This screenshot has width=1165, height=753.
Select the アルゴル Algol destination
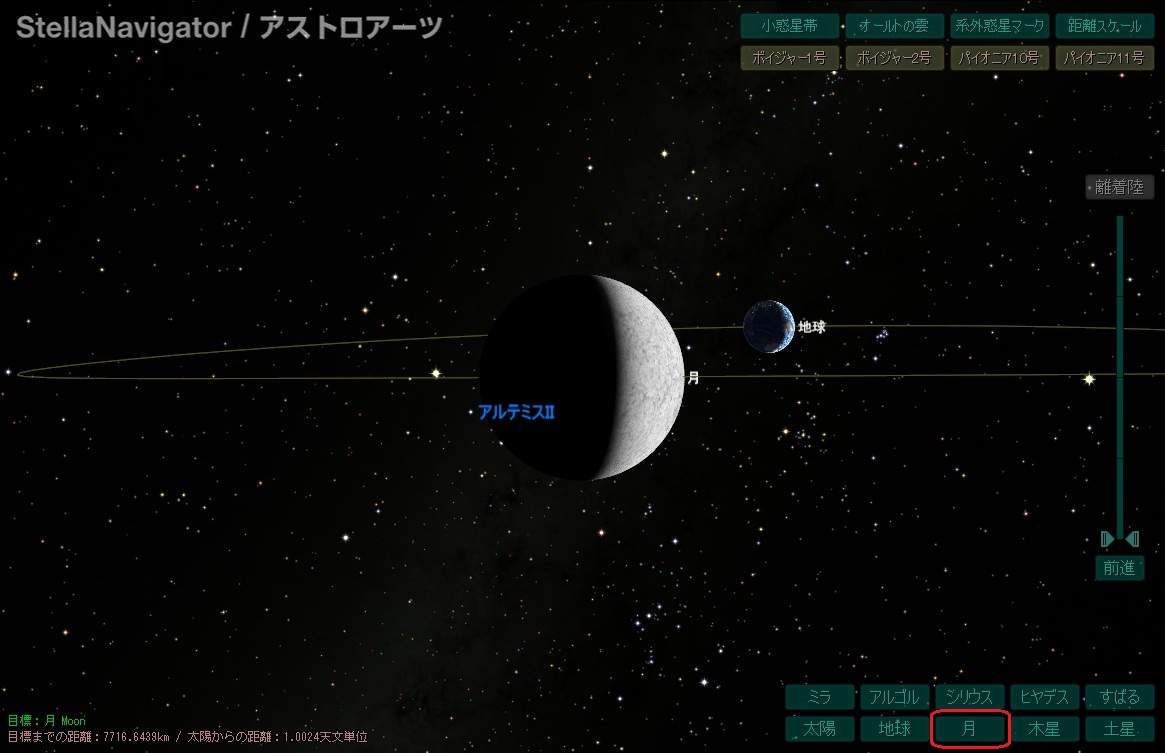[895, 697]
